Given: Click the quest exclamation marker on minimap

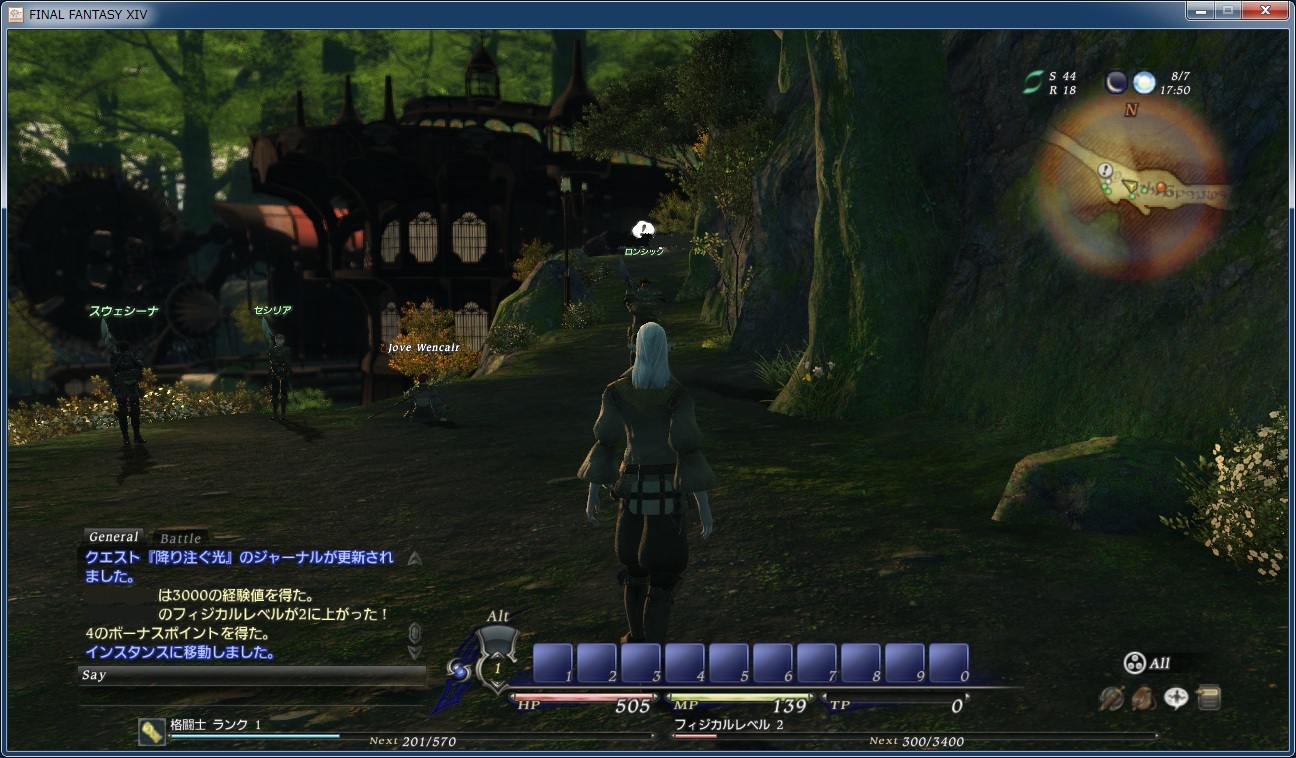Looking at the screenshot, I should [1105, 171].
